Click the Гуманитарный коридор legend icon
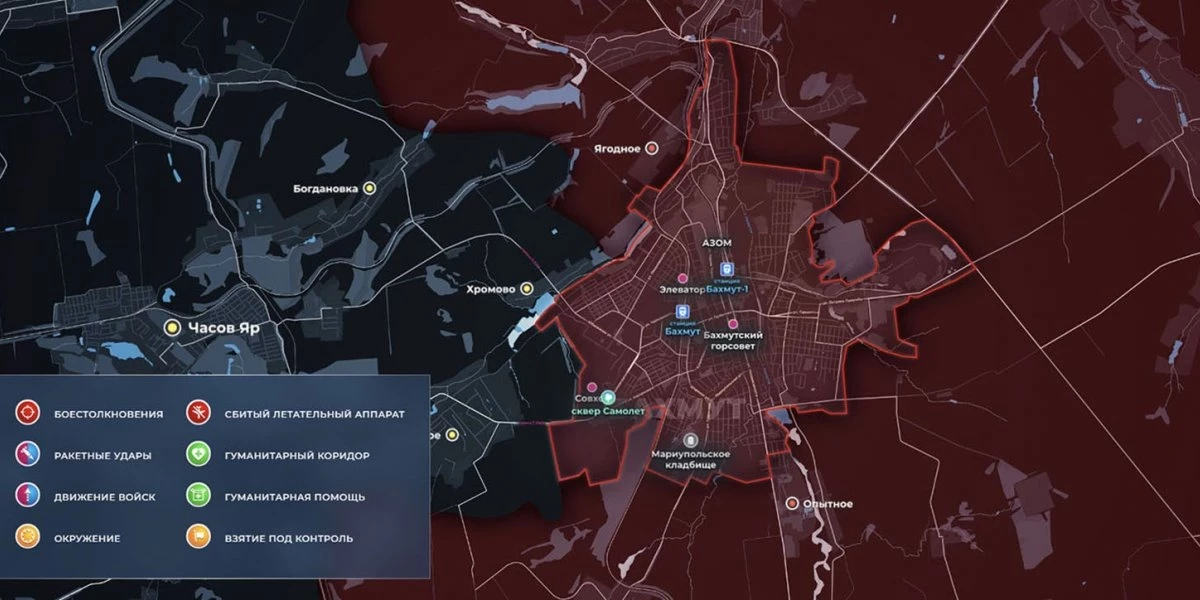 point(199,455)
